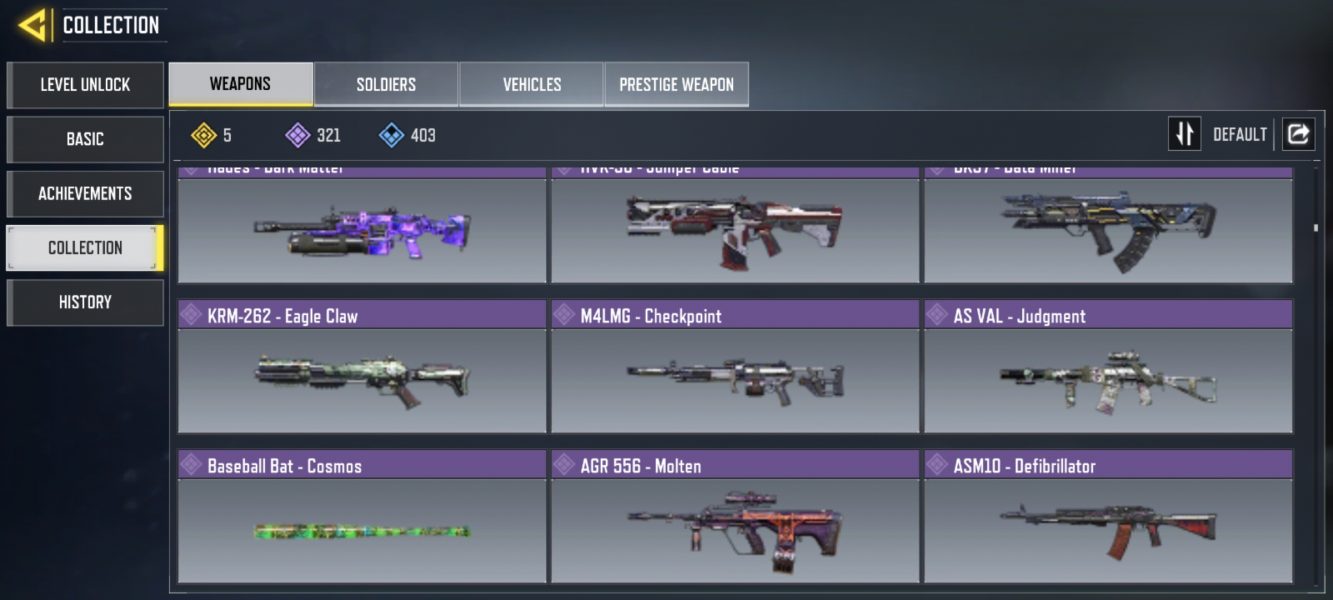Viewport: 1333px width, 600px height.
Task: Open the Achievements section
Action: click(85, 193)
